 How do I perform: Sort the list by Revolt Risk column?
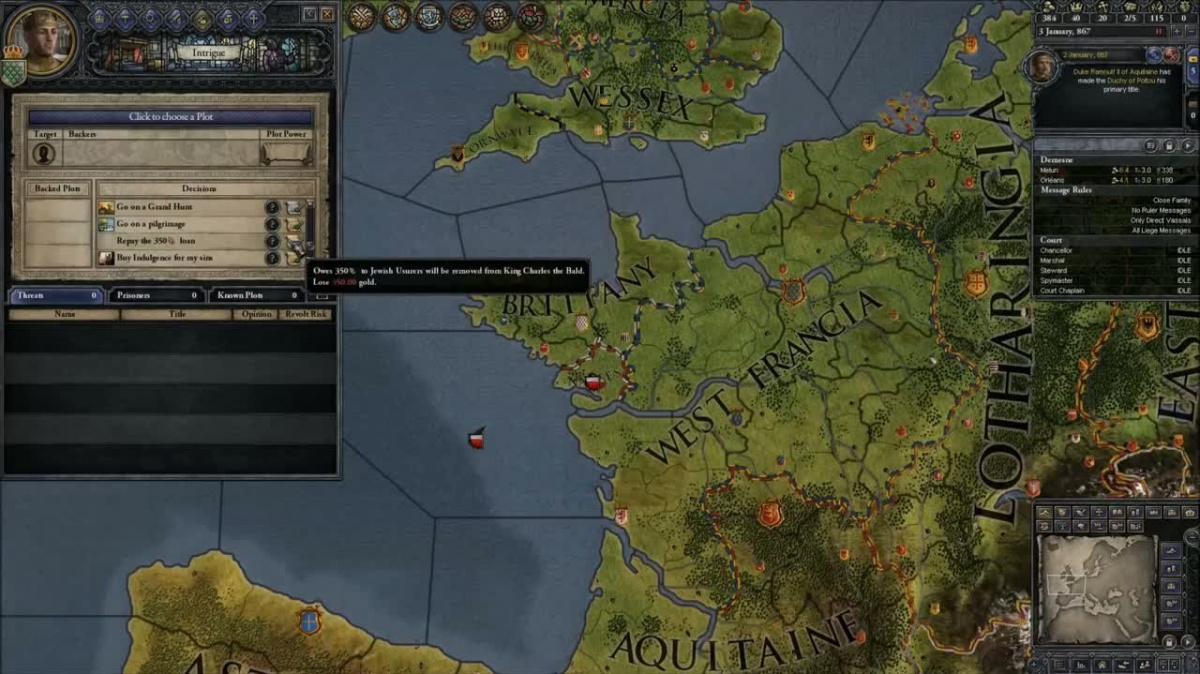point(305,314)
